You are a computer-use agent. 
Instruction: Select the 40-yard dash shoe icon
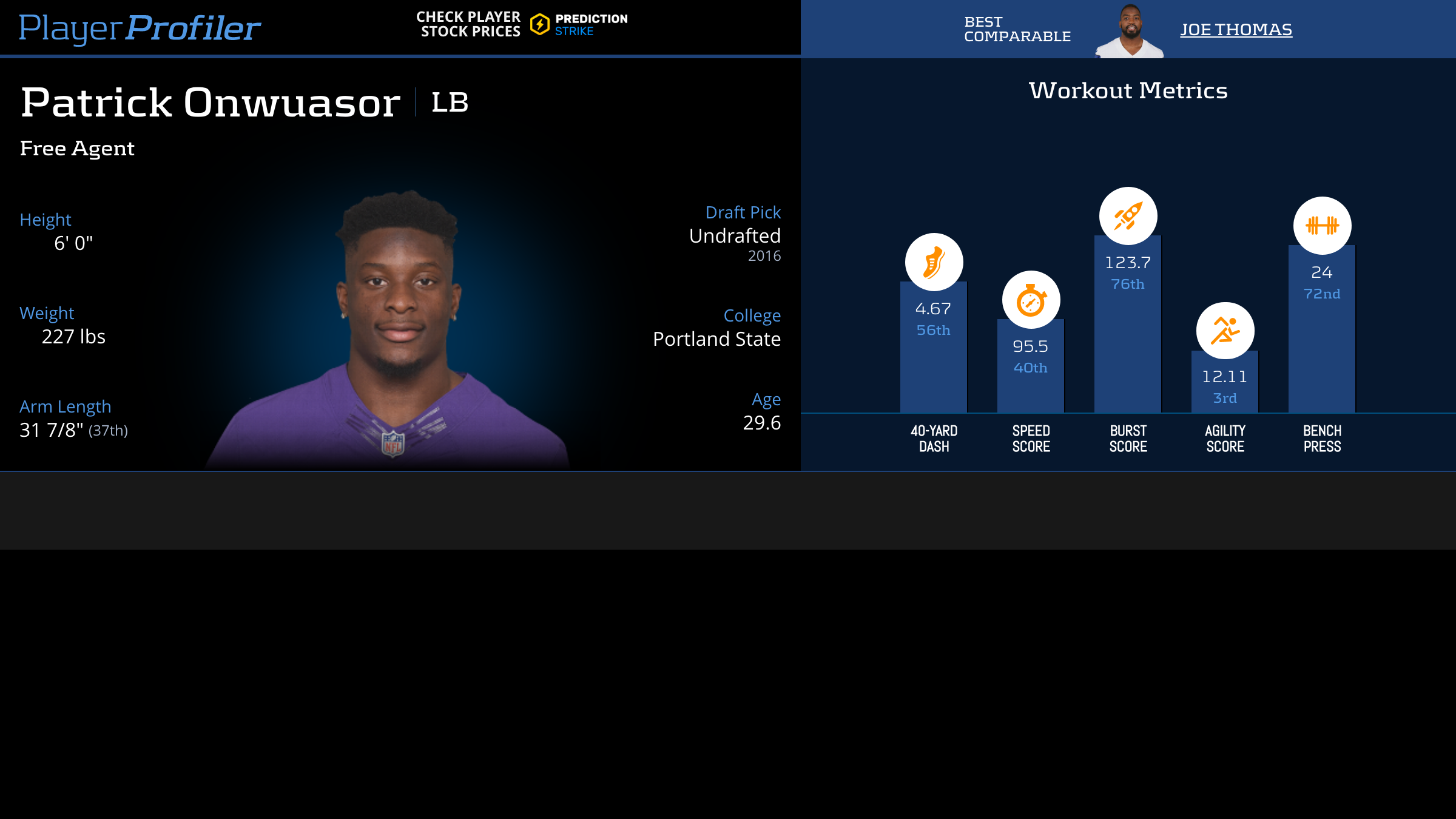pyautogui.click(x=934, y=262)
